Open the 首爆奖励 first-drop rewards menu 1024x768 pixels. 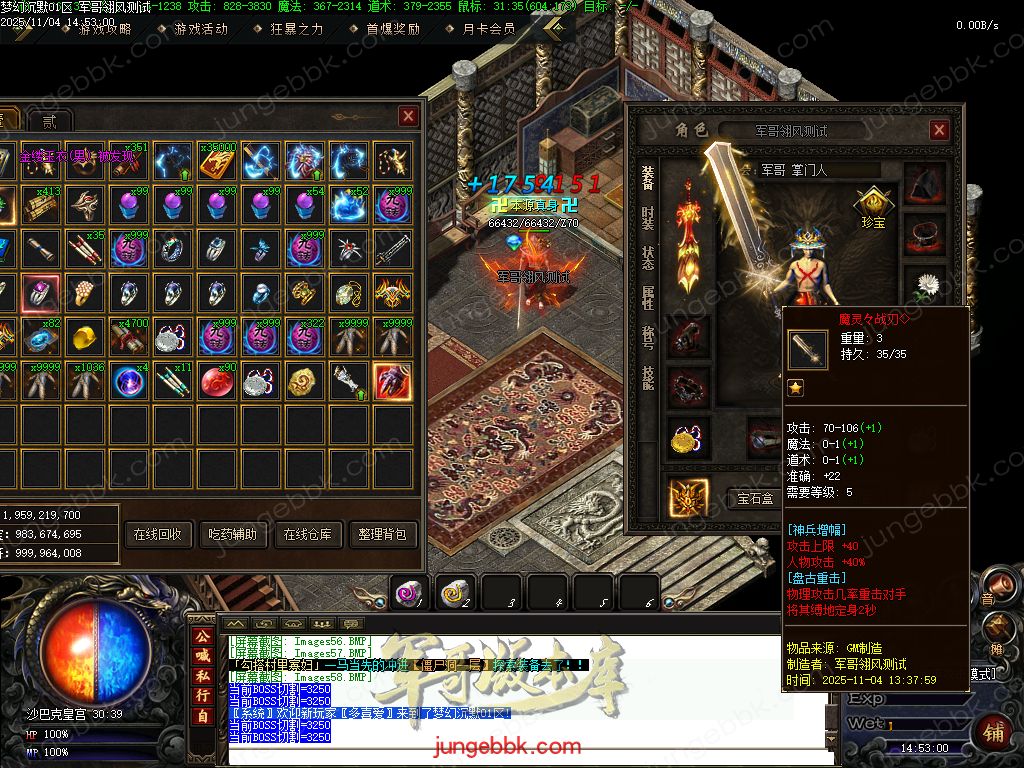[392, 28]
